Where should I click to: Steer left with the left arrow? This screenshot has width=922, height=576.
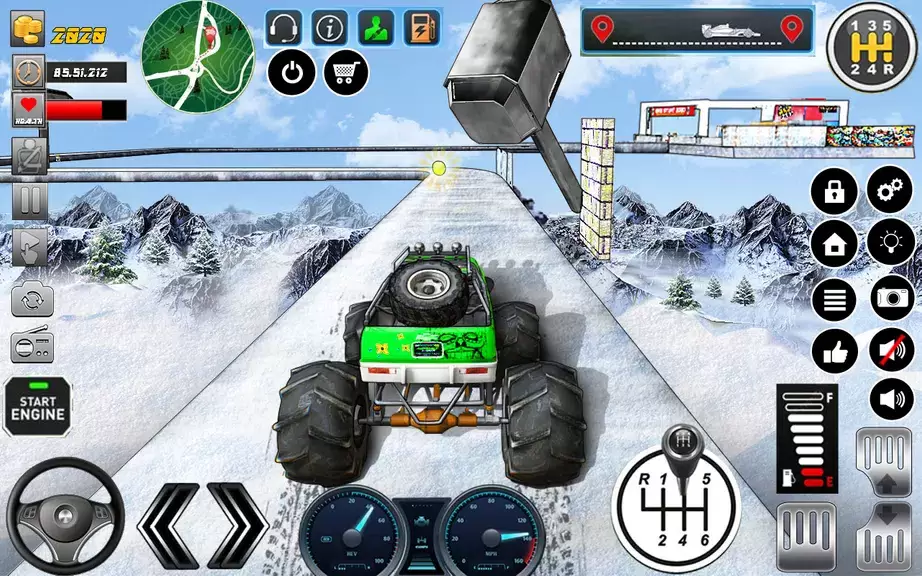click(x=168, y=524)
